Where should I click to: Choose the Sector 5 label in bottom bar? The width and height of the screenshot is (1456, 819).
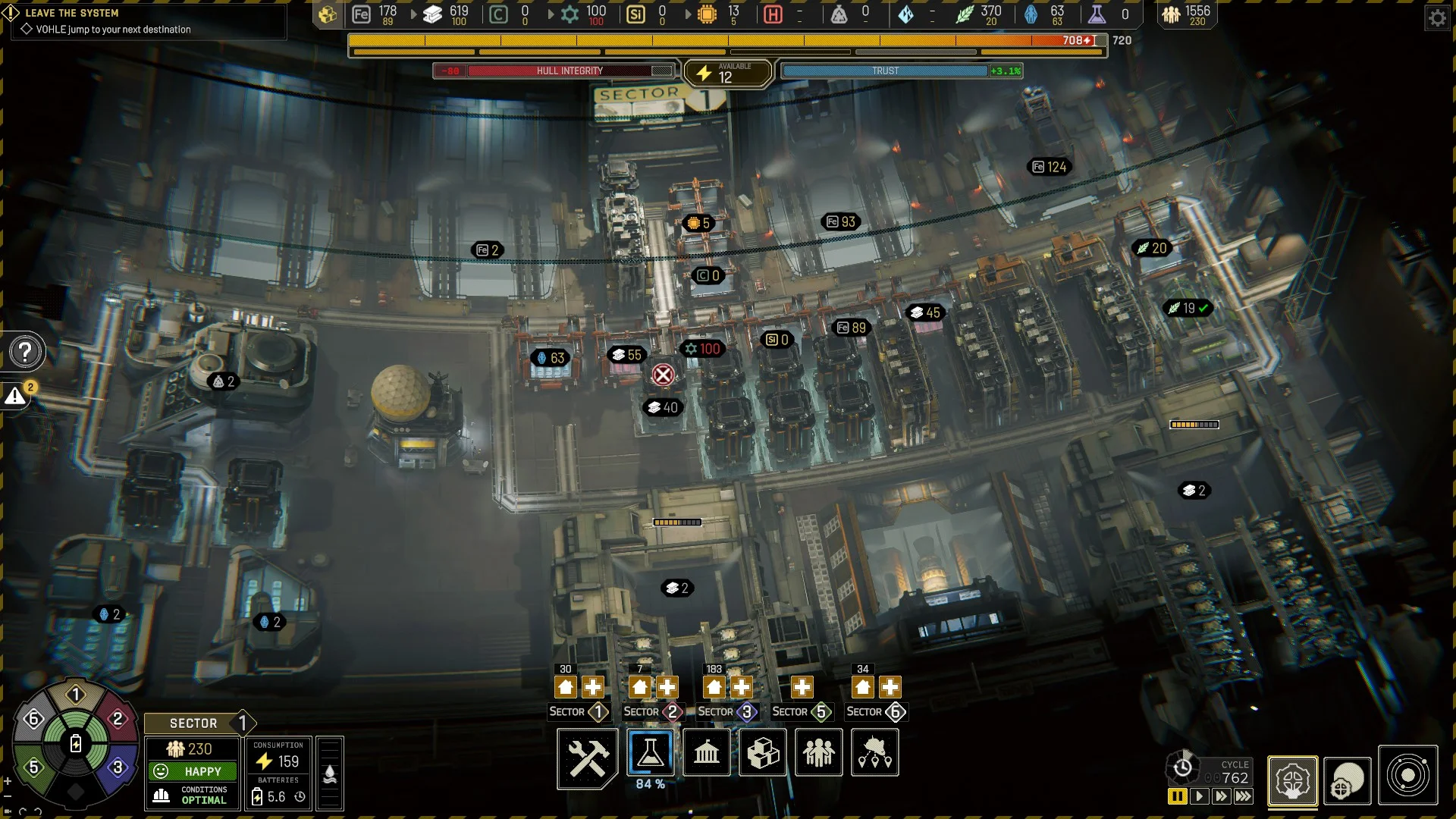[801, 712]
